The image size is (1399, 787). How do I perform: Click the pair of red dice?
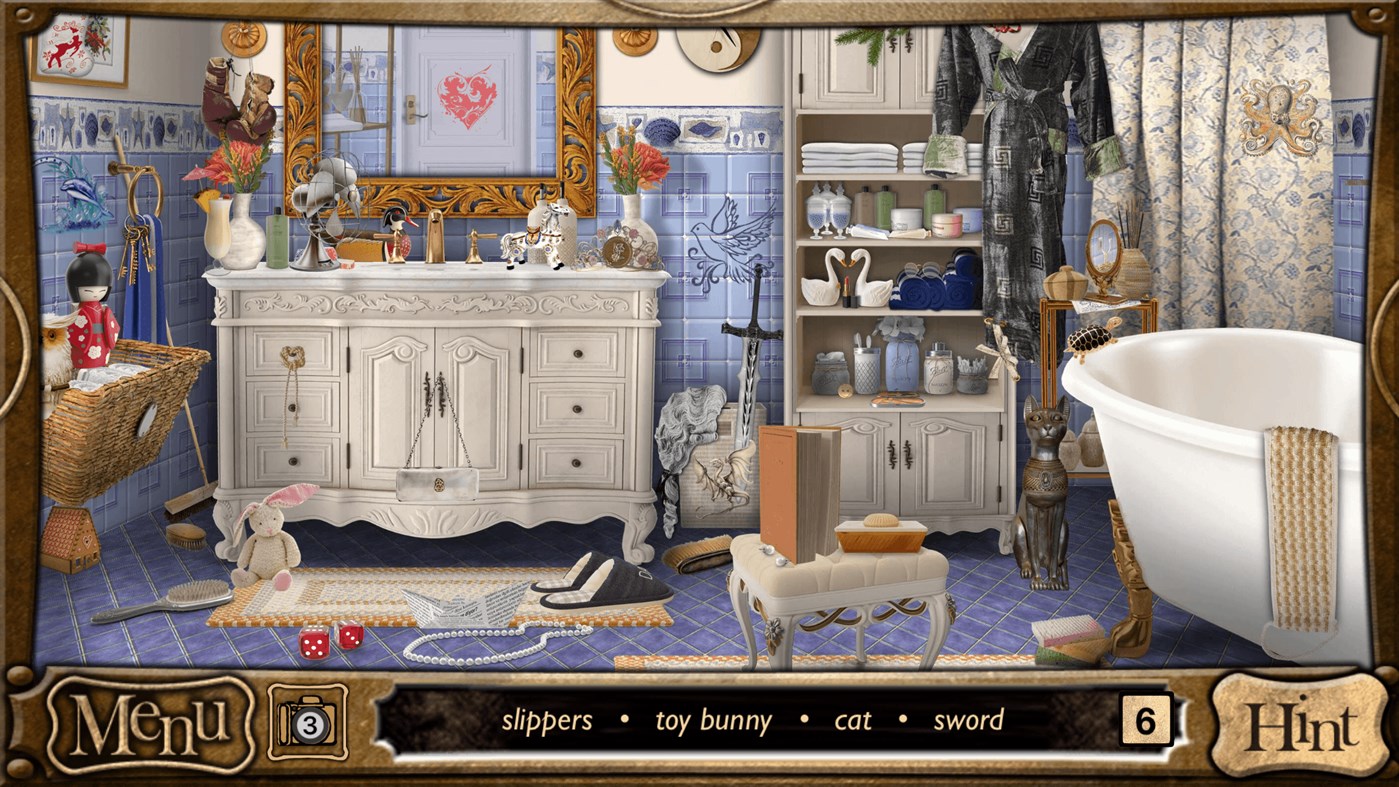[330, 642]
